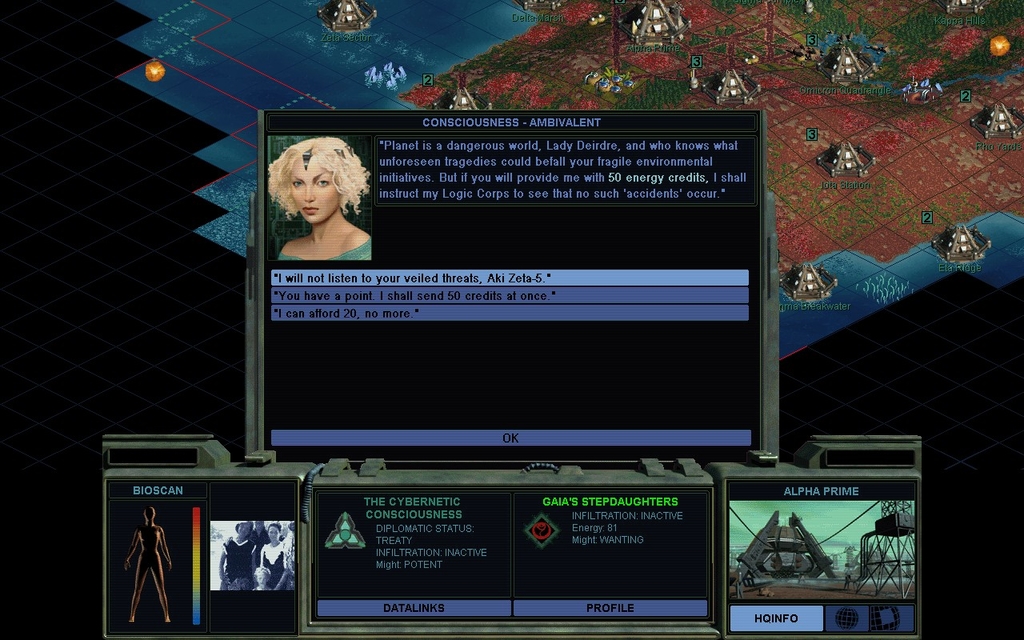The width and height of the screenshot is (1024, 640).
Task: Select the HQINFO button
Action: click(x=776, y=618)
